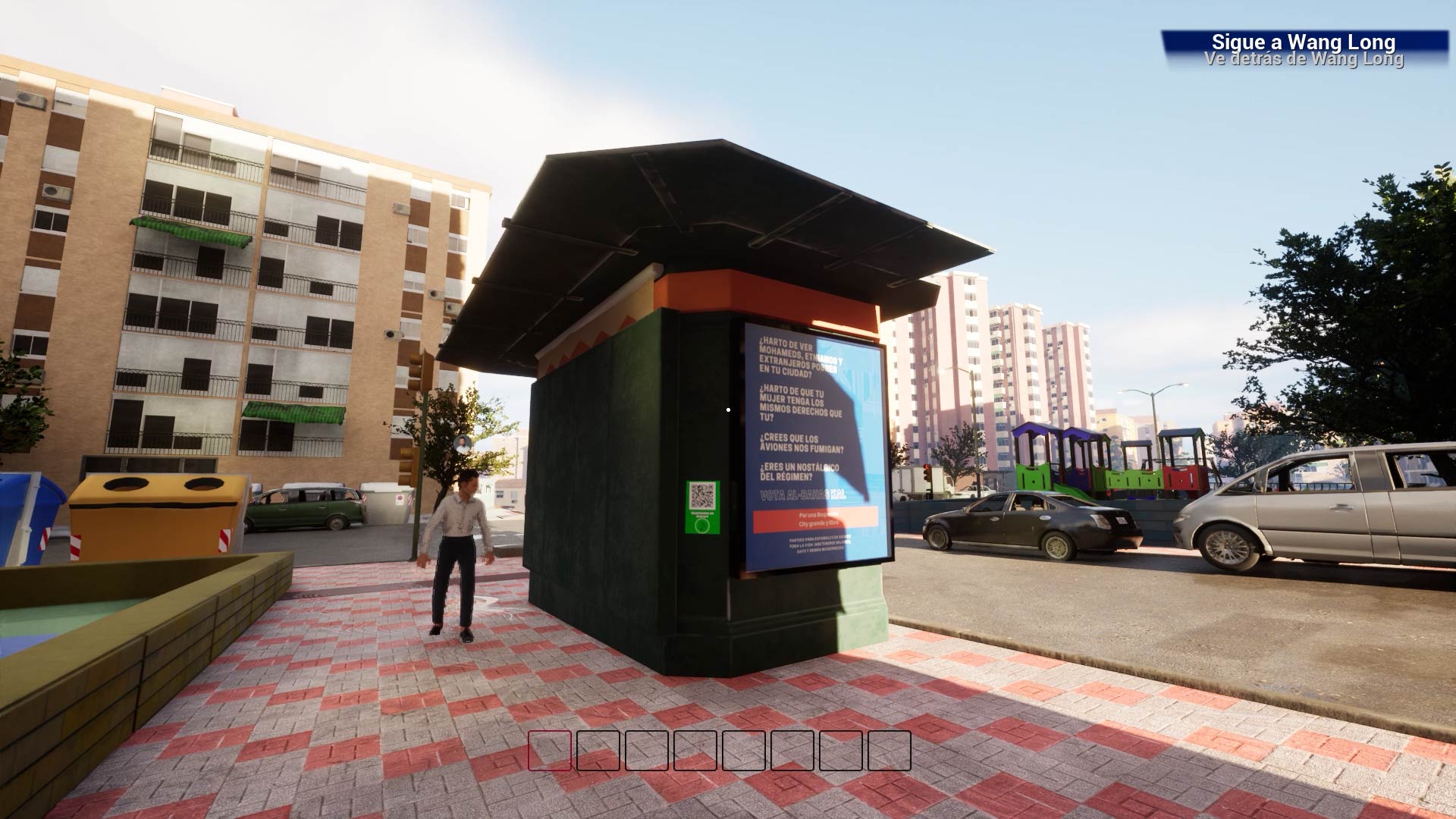Click the white crosshair dot

click(x=728, y=409)
